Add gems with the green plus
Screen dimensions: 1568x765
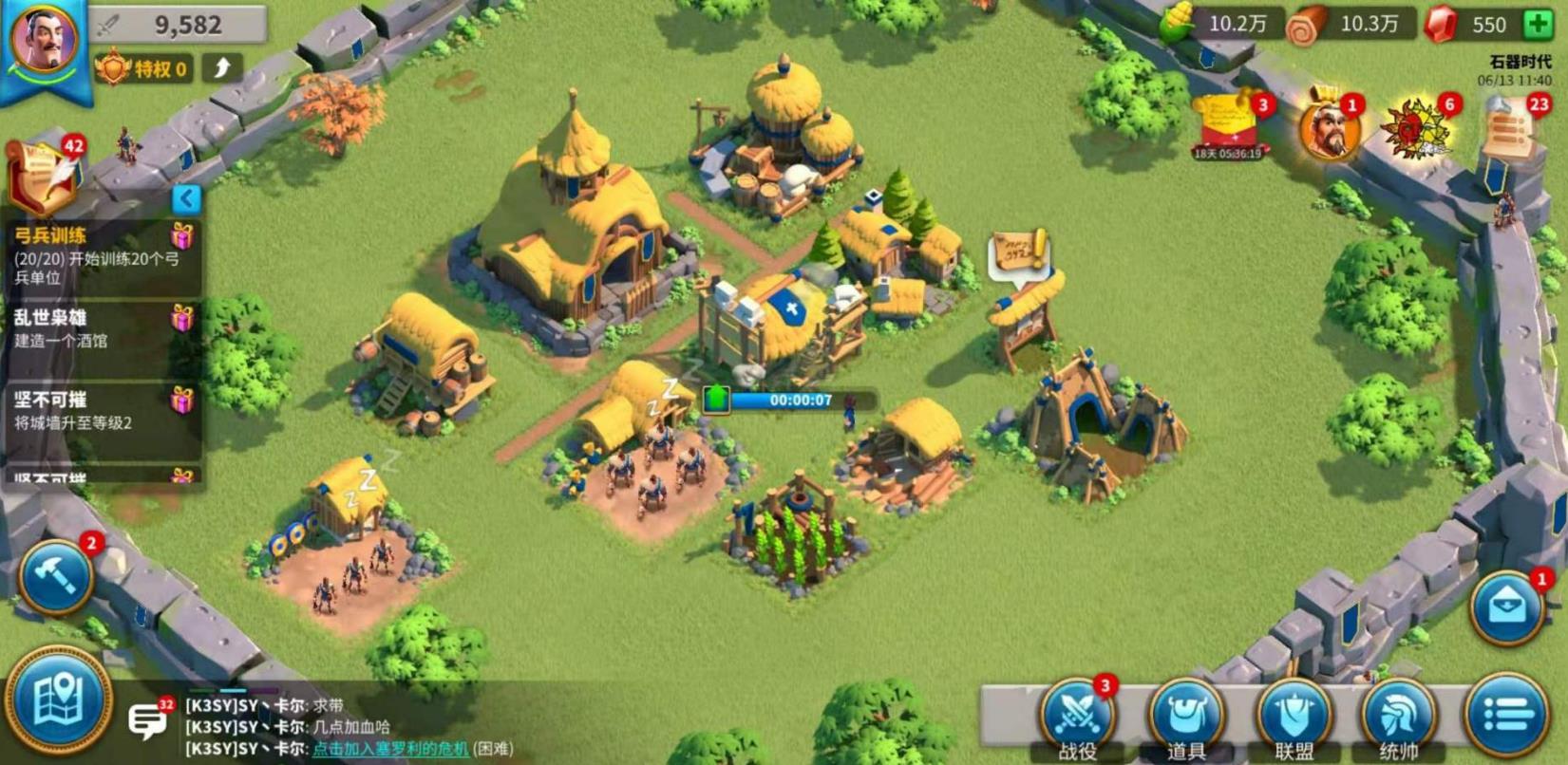(1538, 24)
